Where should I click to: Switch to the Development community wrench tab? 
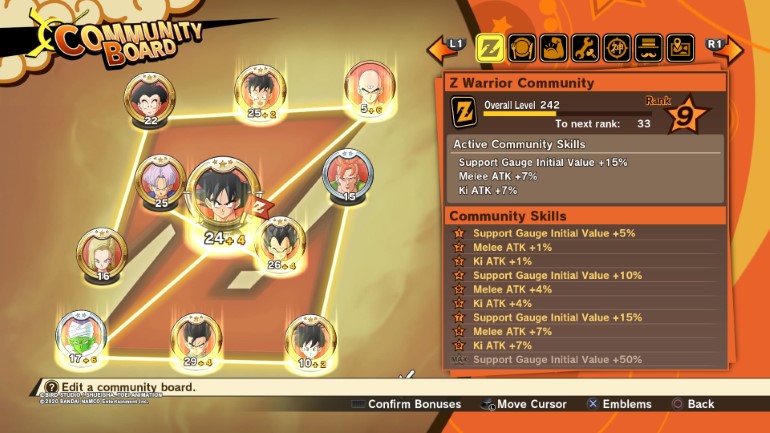(586, 47)
